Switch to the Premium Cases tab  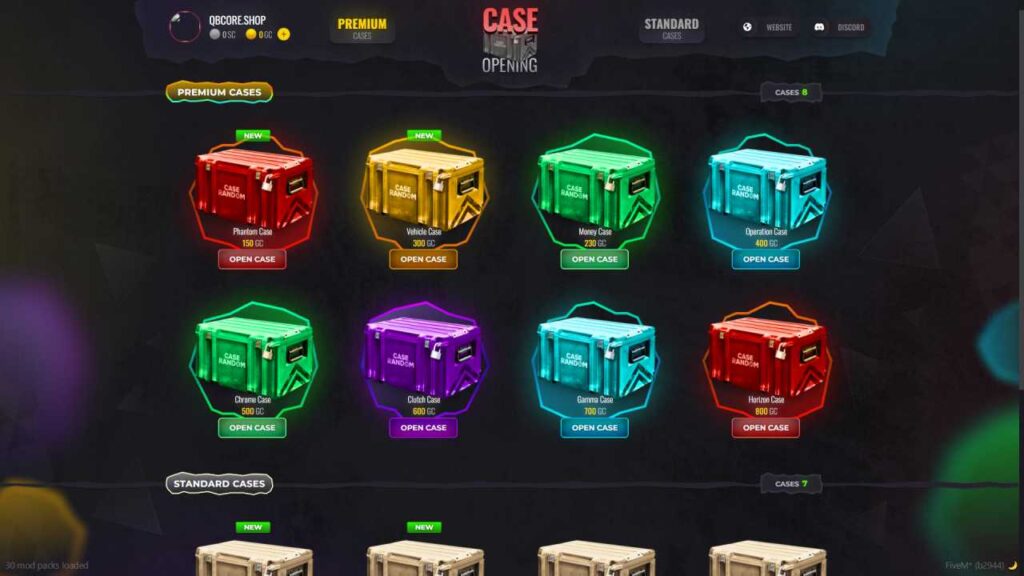click(362, 28)
